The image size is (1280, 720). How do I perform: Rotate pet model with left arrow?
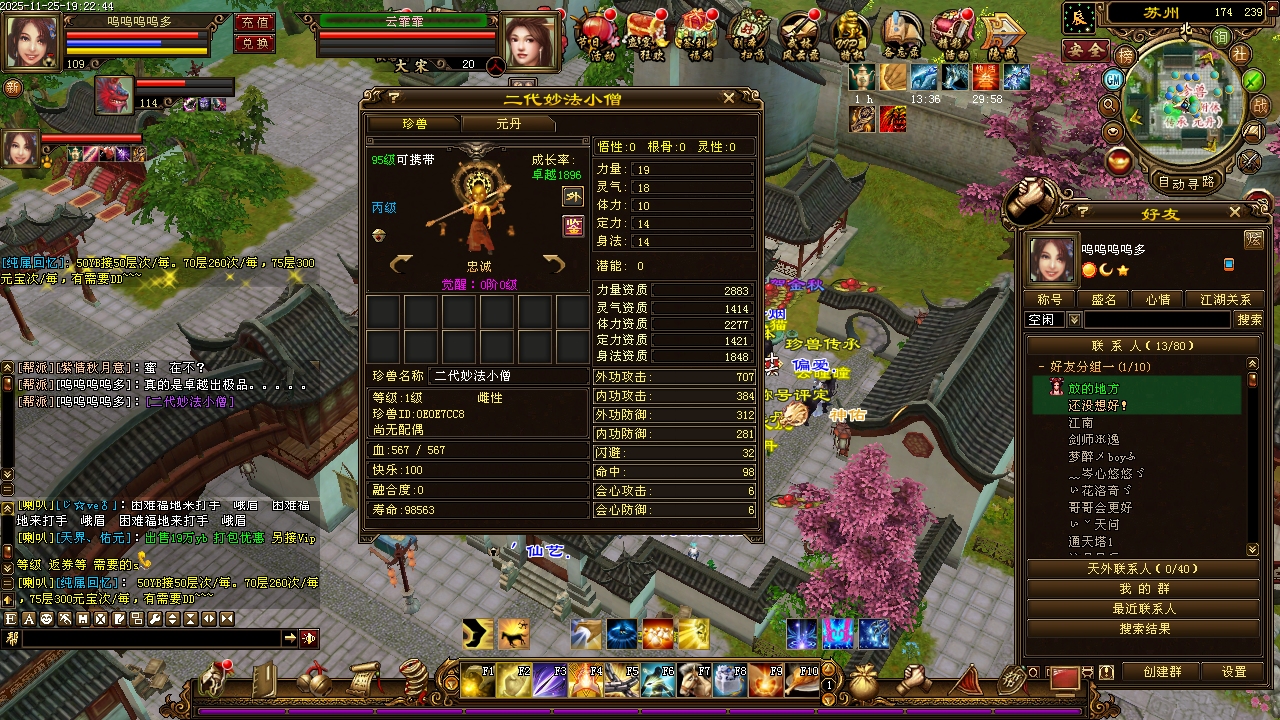coord(401,263)
